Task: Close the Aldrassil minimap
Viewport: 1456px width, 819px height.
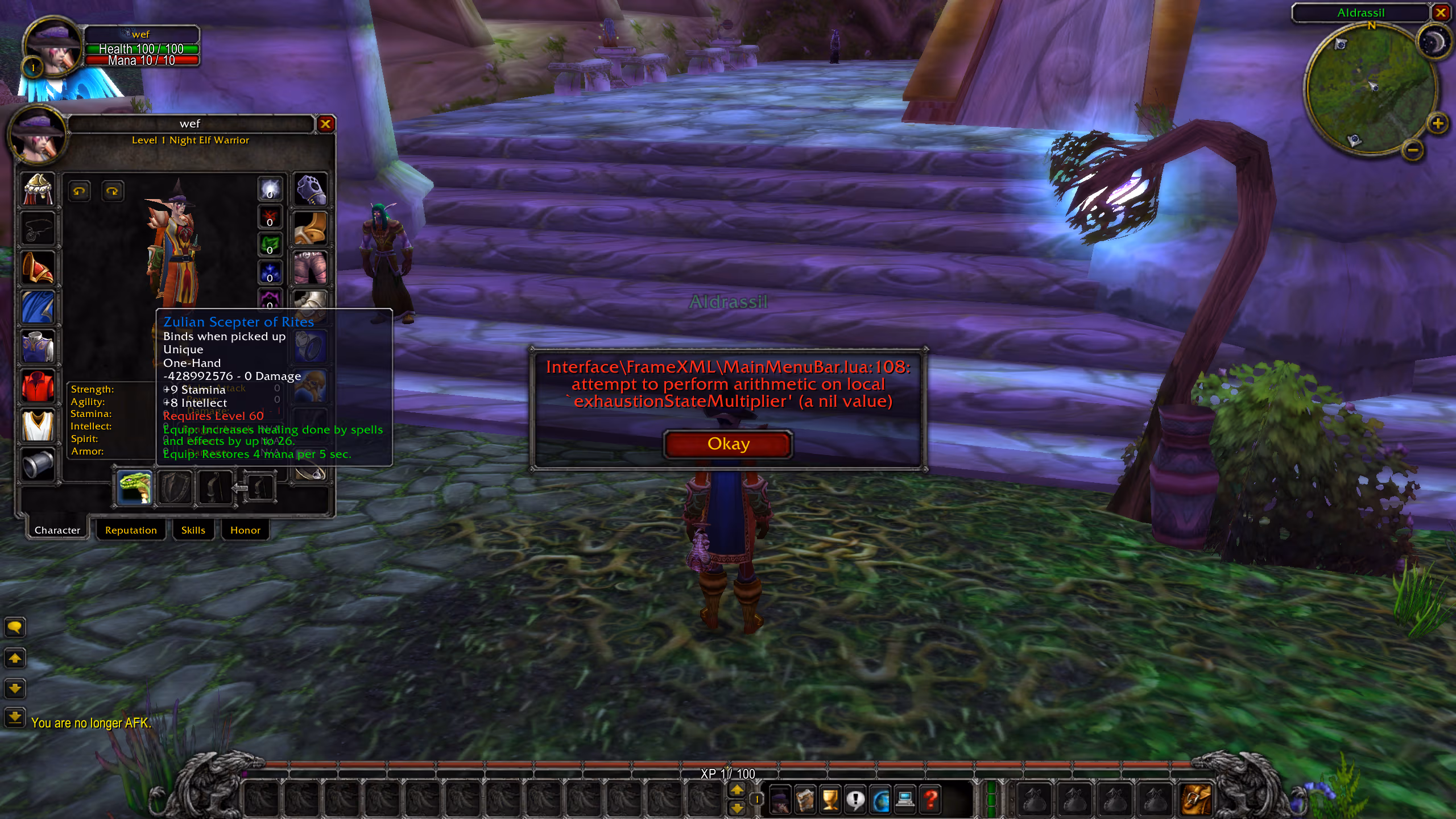Action: click(1441, 13)
